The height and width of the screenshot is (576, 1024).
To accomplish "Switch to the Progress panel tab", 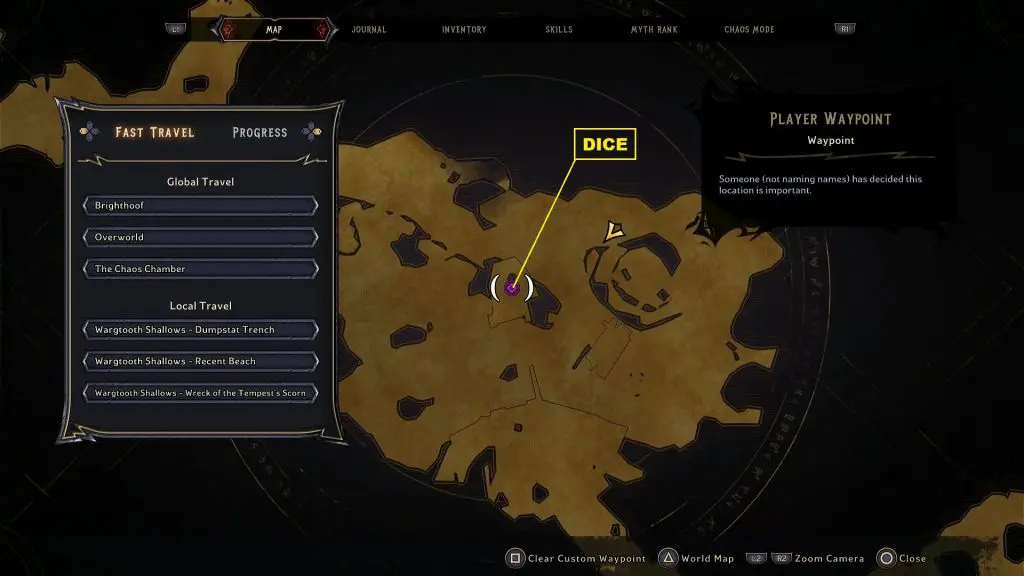I will (x=259, y=132).
